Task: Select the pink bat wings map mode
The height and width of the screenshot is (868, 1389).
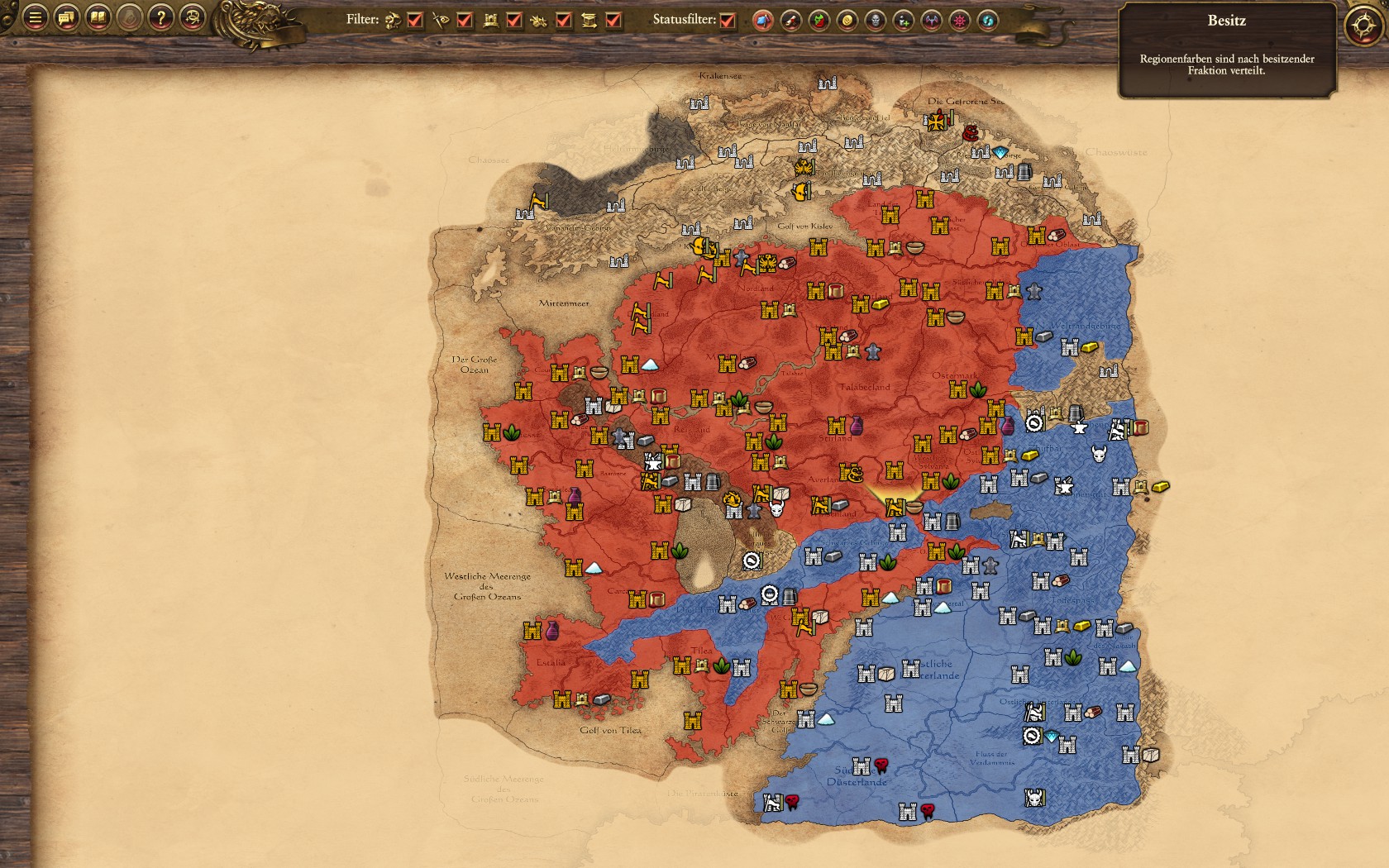Action: (x=932, y=21)
